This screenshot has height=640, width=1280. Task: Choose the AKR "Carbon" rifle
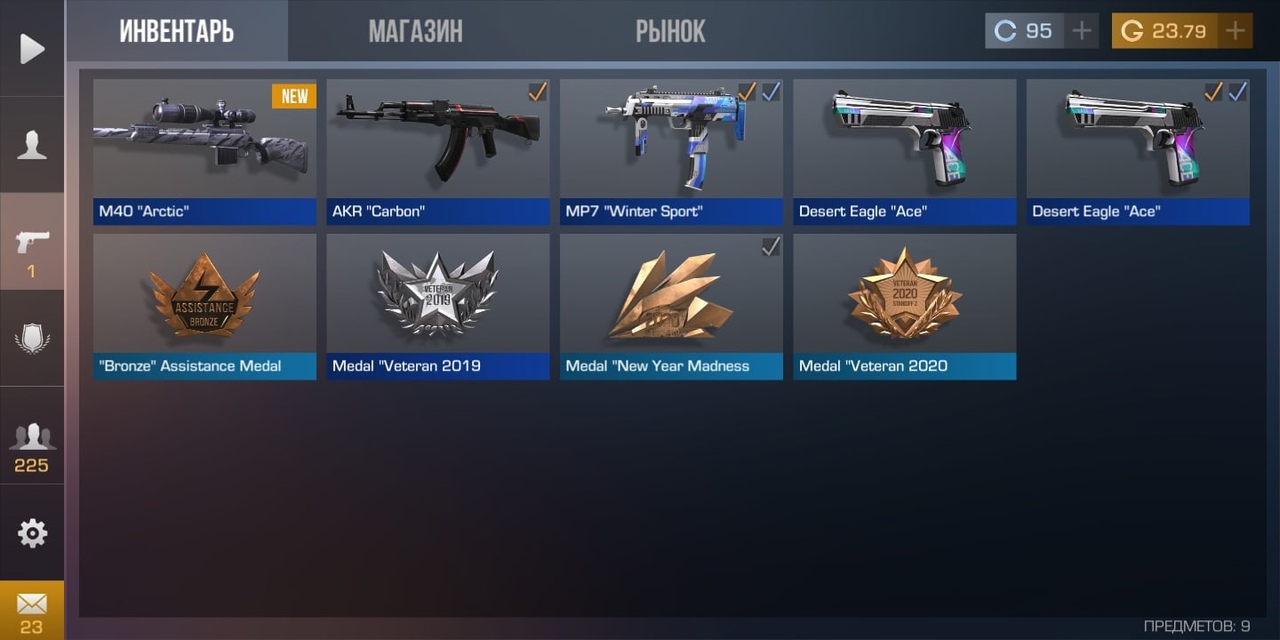coord(438,151)
